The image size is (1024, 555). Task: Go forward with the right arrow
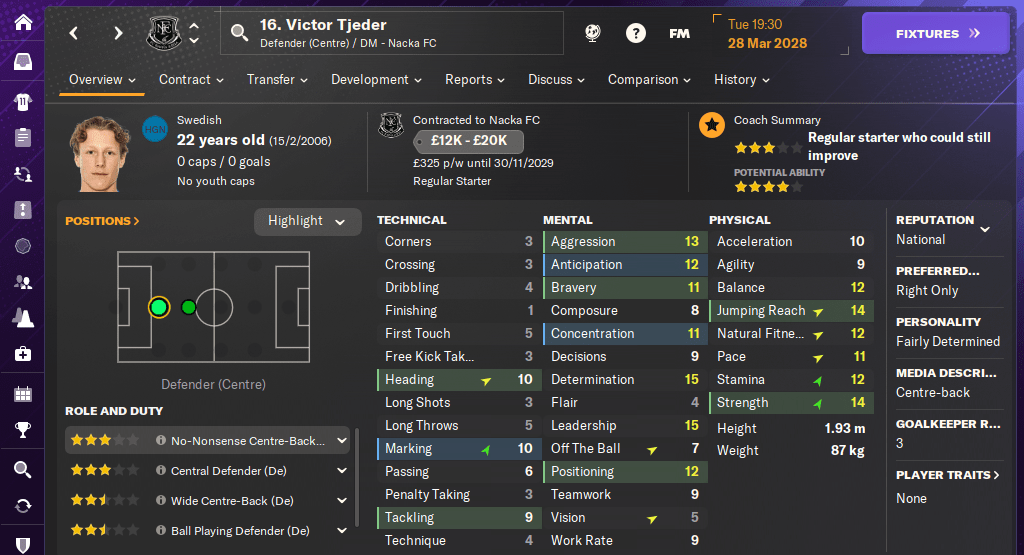(118, 34)
